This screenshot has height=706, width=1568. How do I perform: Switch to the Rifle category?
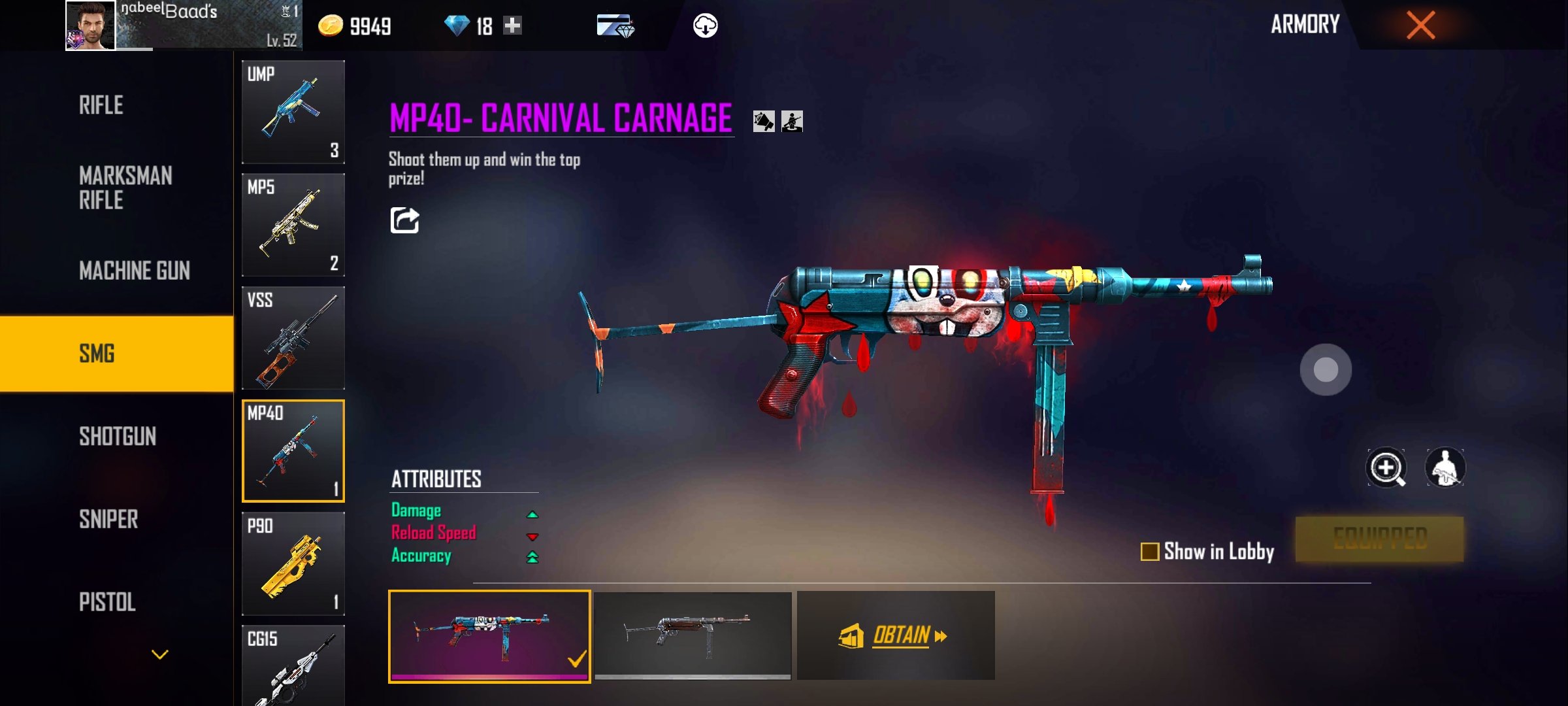click(101, 105)
